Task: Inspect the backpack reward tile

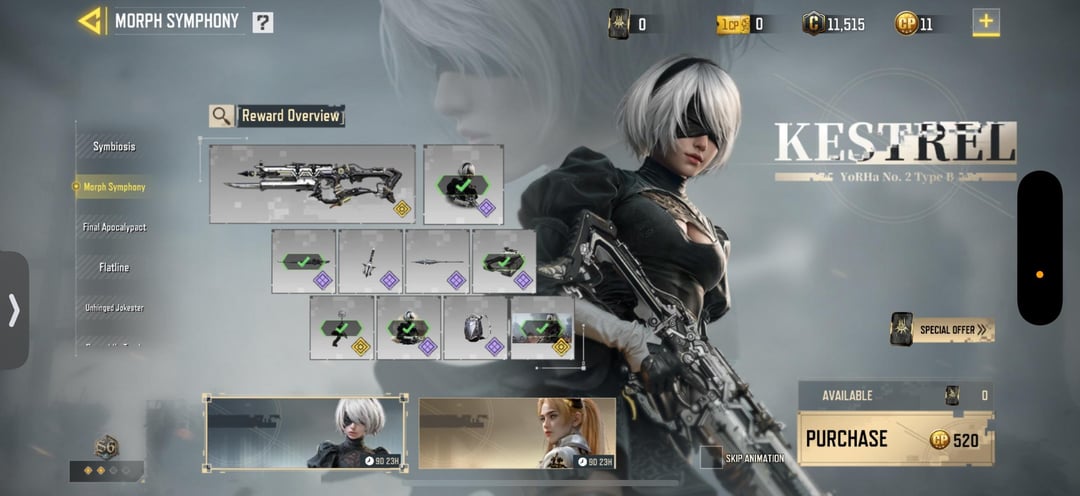Action: (476, 327)
